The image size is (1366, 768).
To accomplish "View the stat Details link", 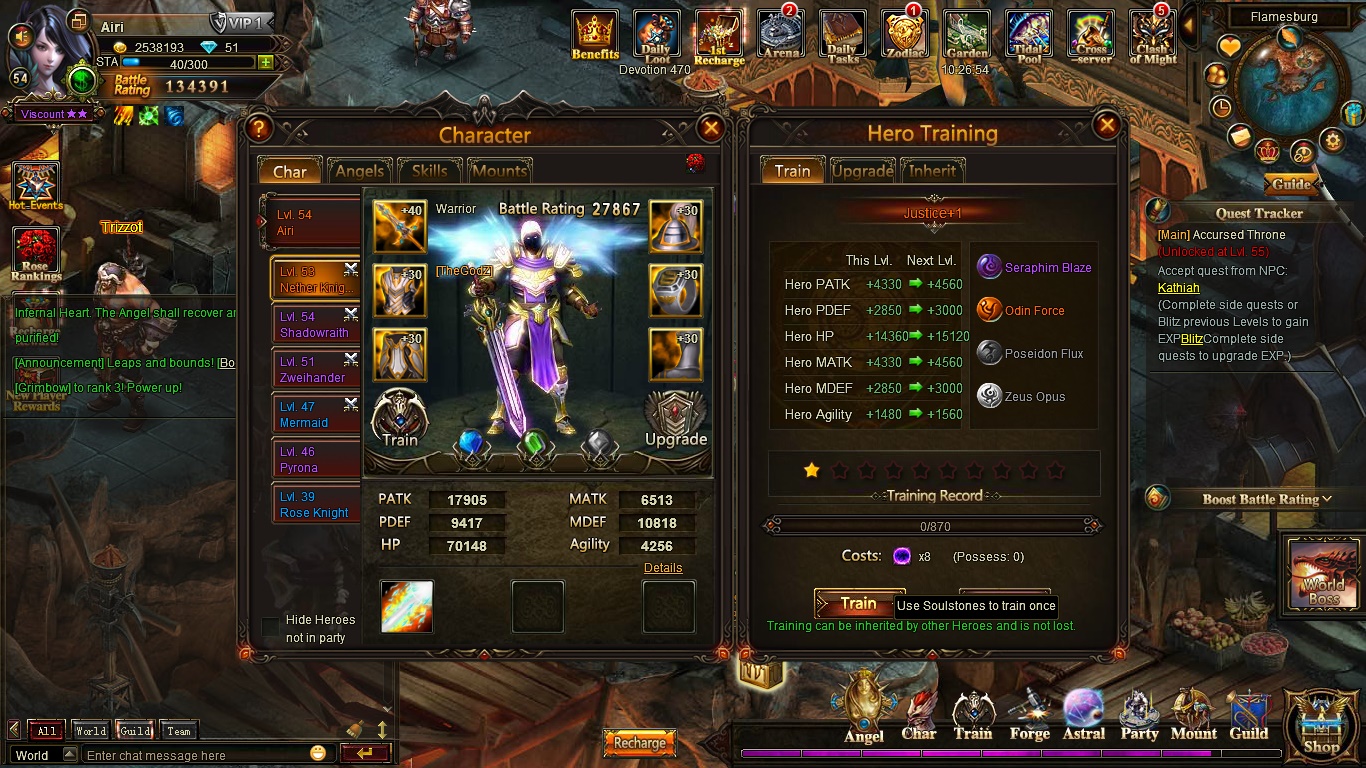I will (663, 568).
